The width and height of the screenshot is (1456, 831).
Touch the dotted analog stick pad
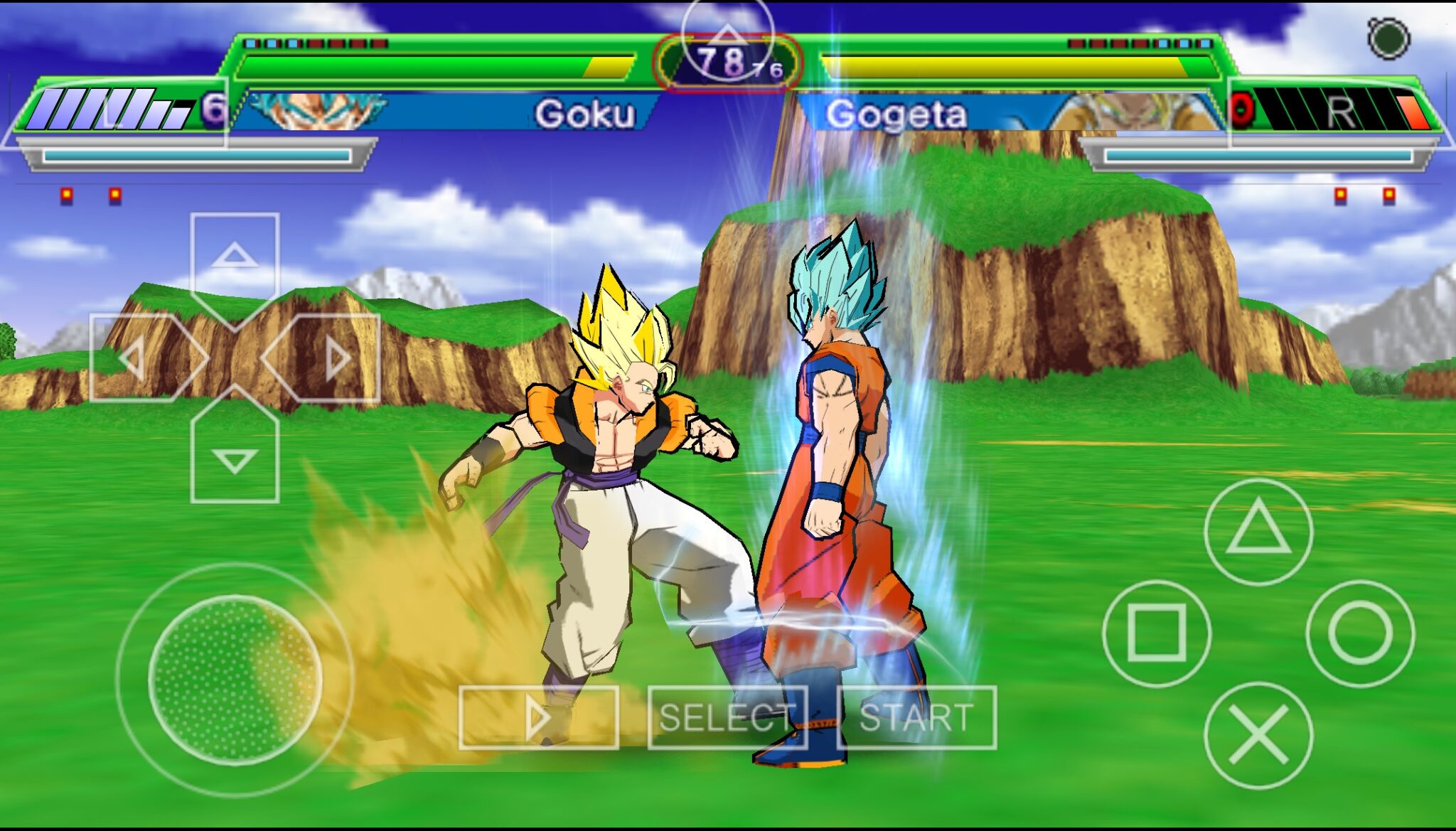click(x=235, y=679)
